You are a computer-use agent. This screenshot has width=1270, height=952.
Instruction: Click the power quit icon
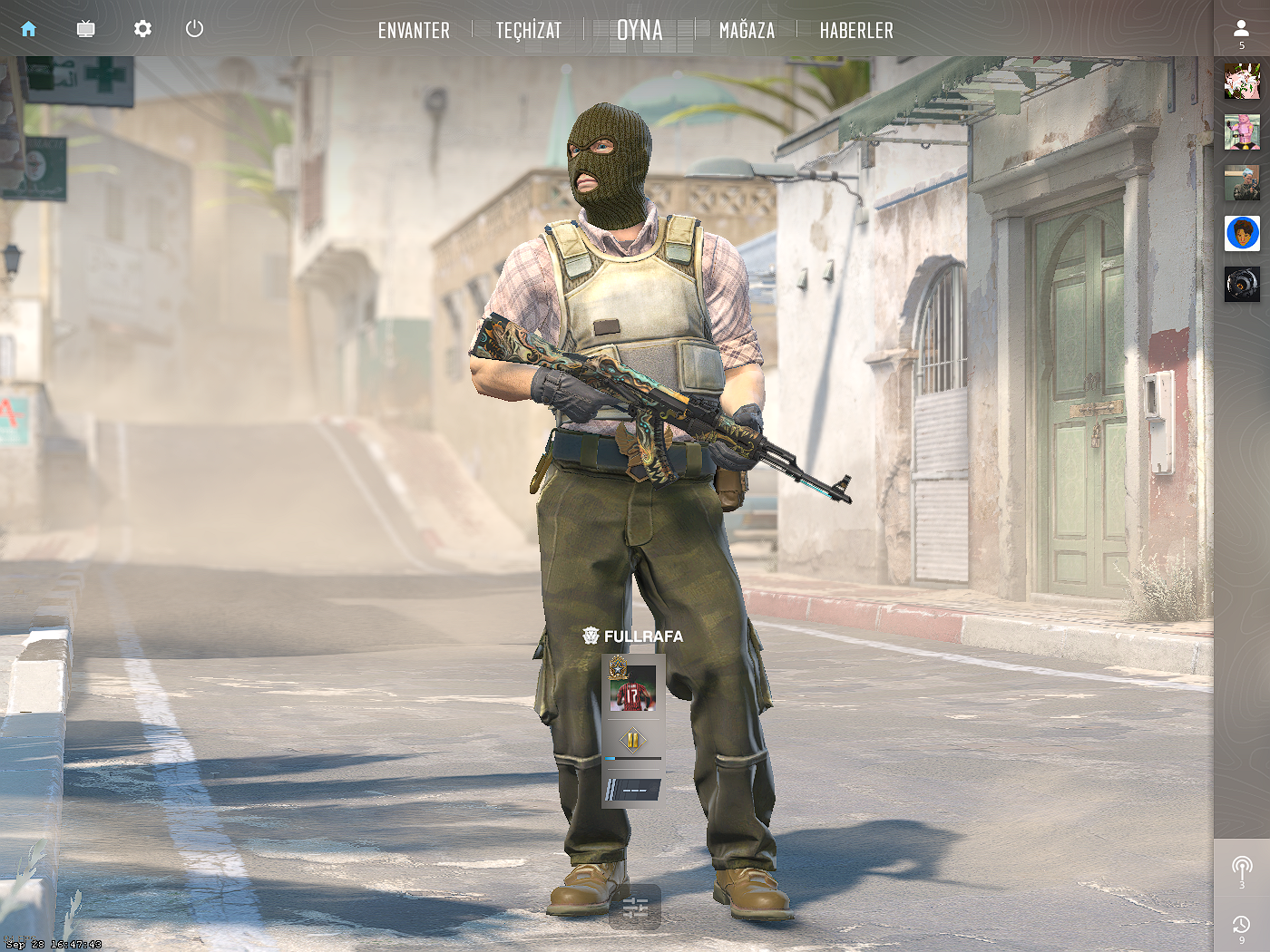[x=194, y=29]
